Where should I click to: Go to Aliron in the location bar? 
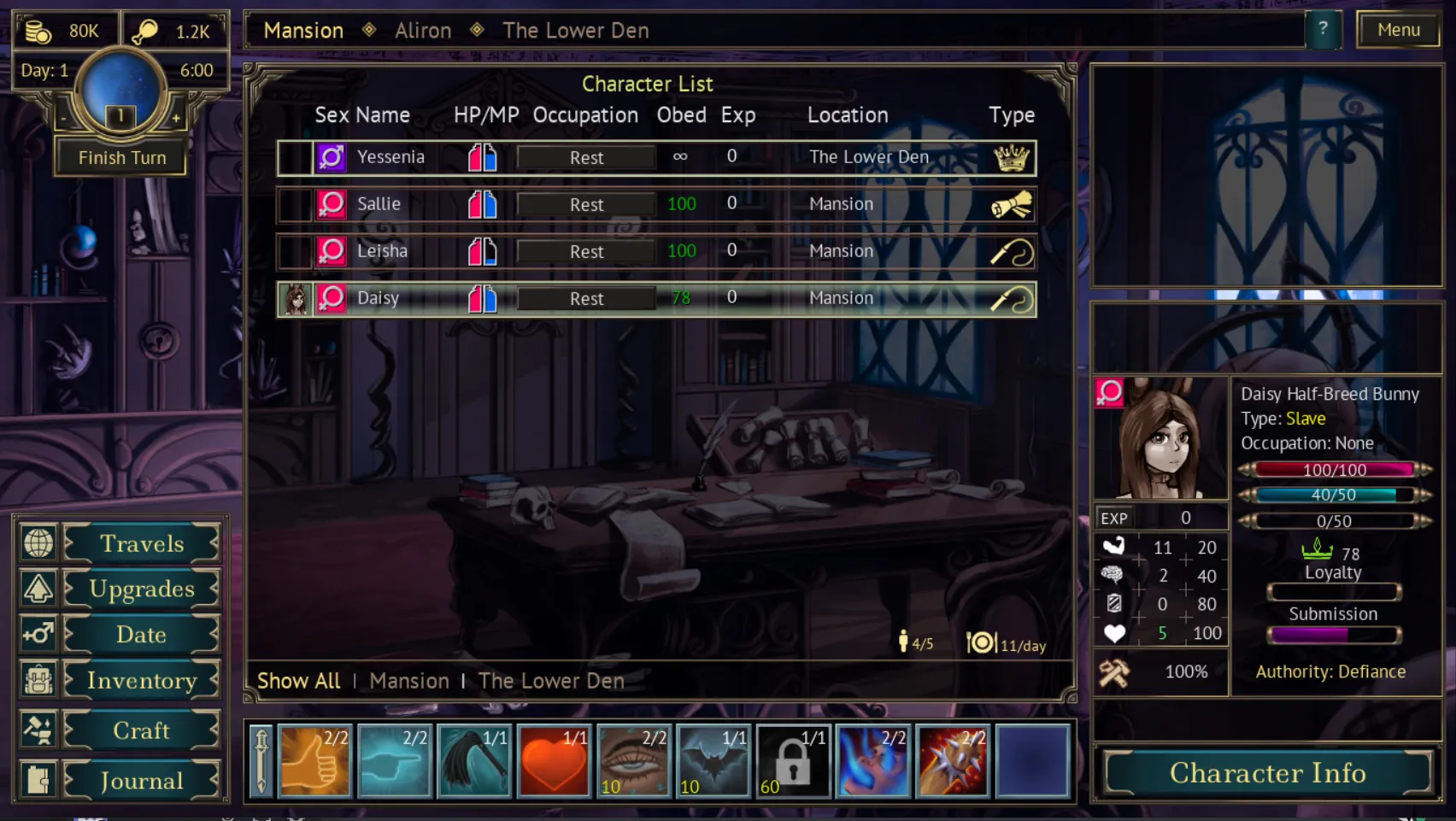(423, 31)
